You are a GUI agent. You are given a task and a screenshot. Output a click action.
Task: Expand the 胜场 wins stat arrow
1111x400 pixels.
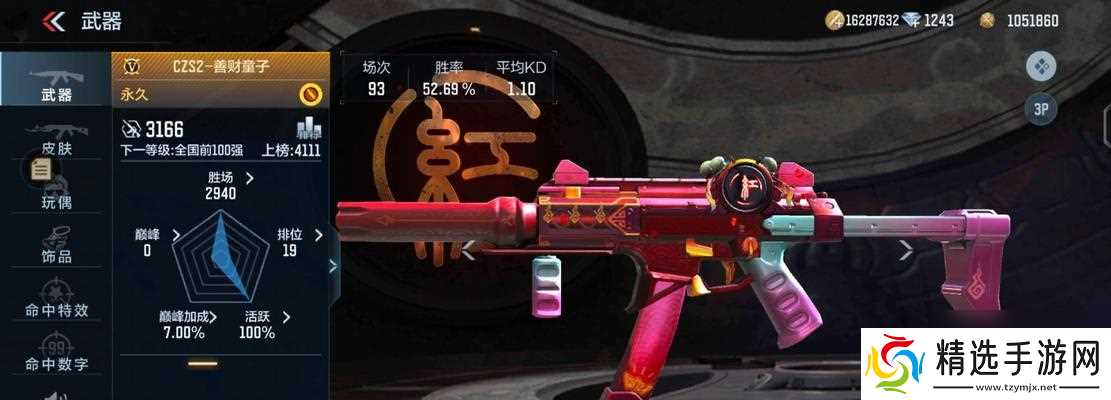point(249,178)
